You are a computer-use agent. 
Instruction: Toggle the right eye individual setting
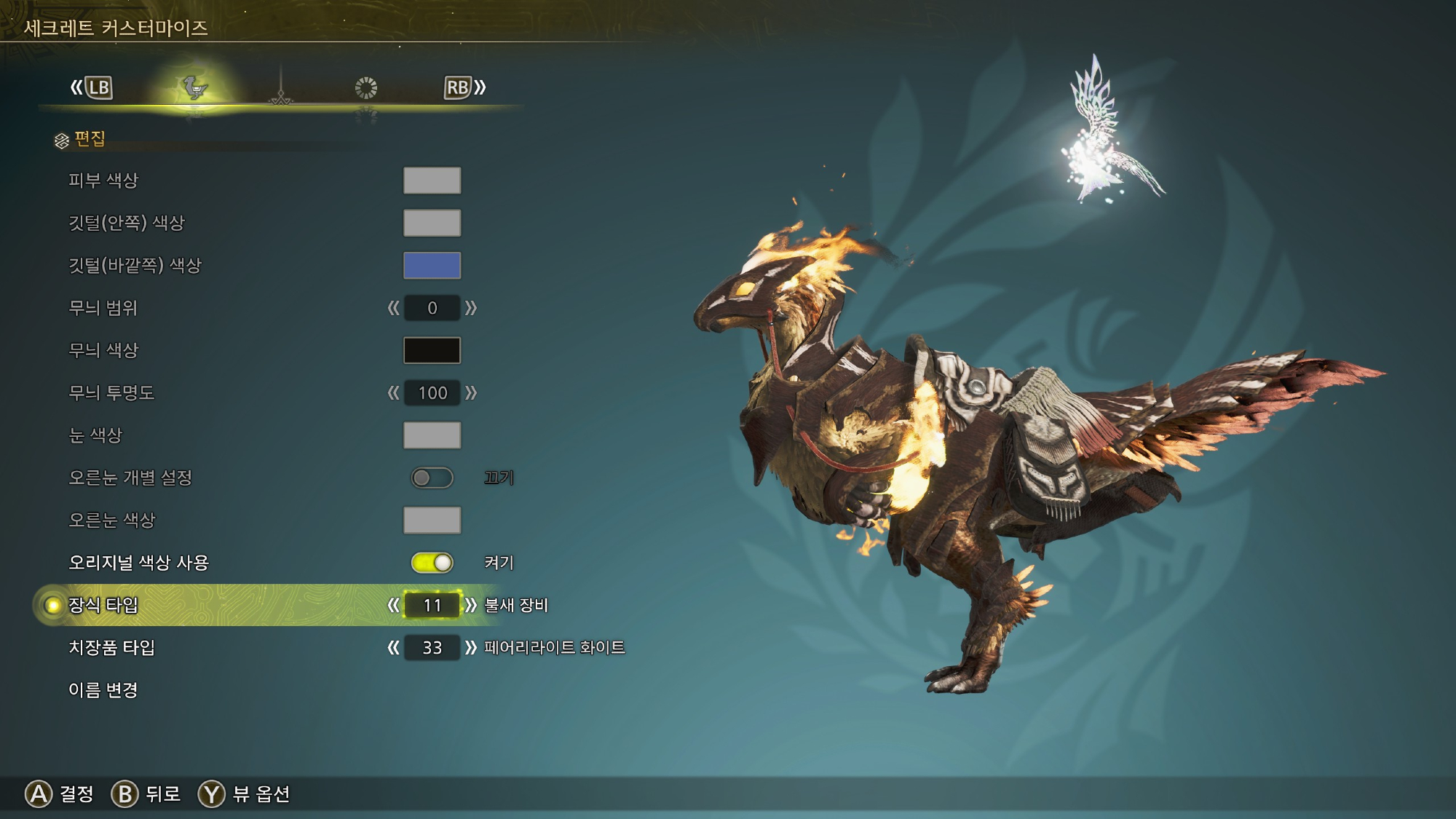432,478
